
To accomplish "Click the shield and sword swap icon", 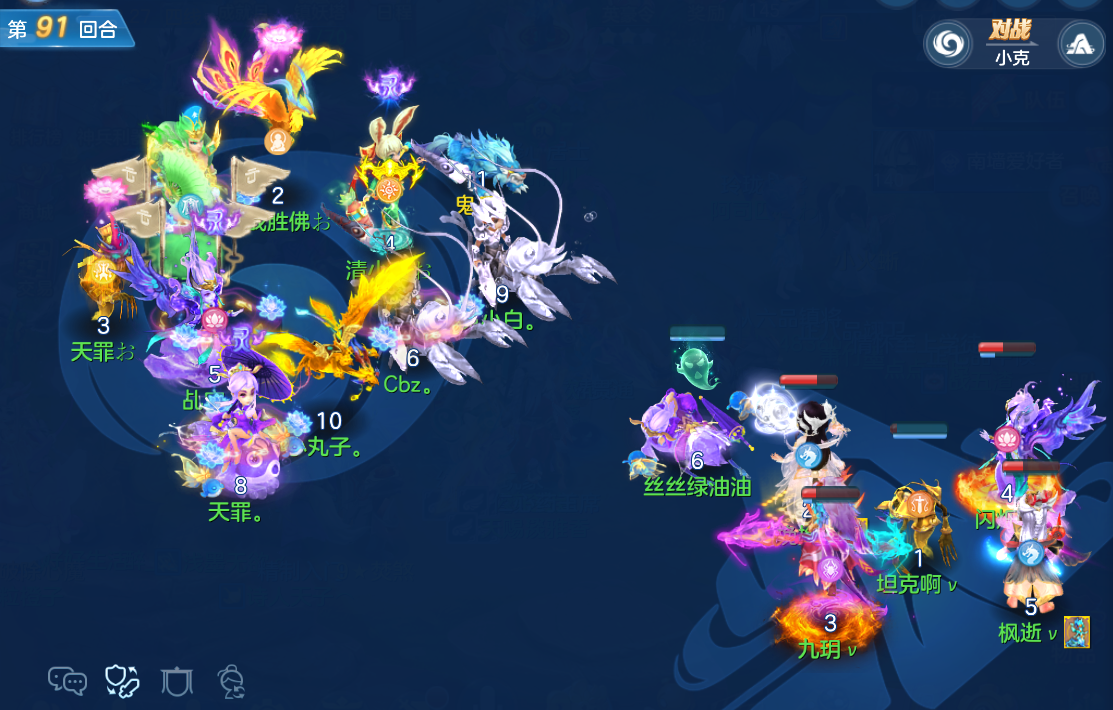I will [122, 681].
